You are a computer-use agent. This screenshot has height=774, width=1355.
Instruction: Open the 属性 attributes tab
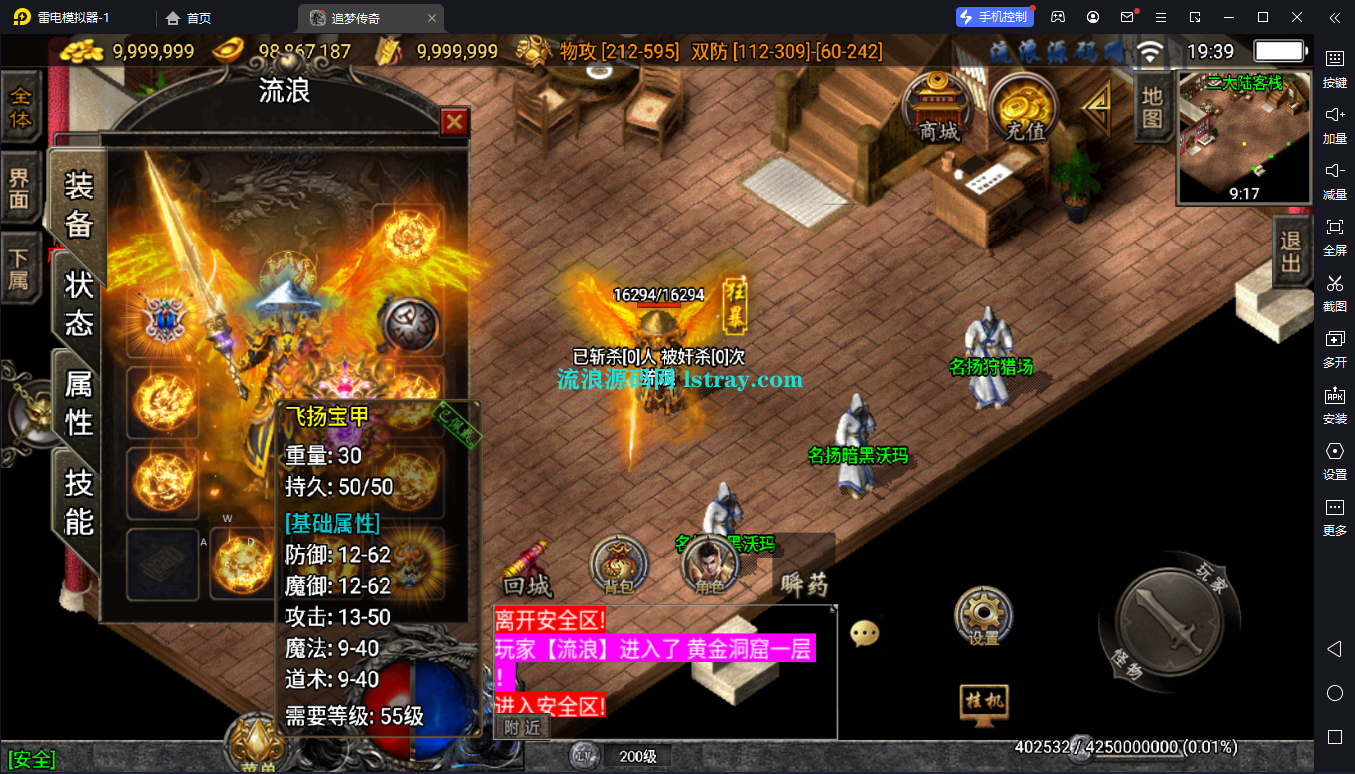(79, 402)
